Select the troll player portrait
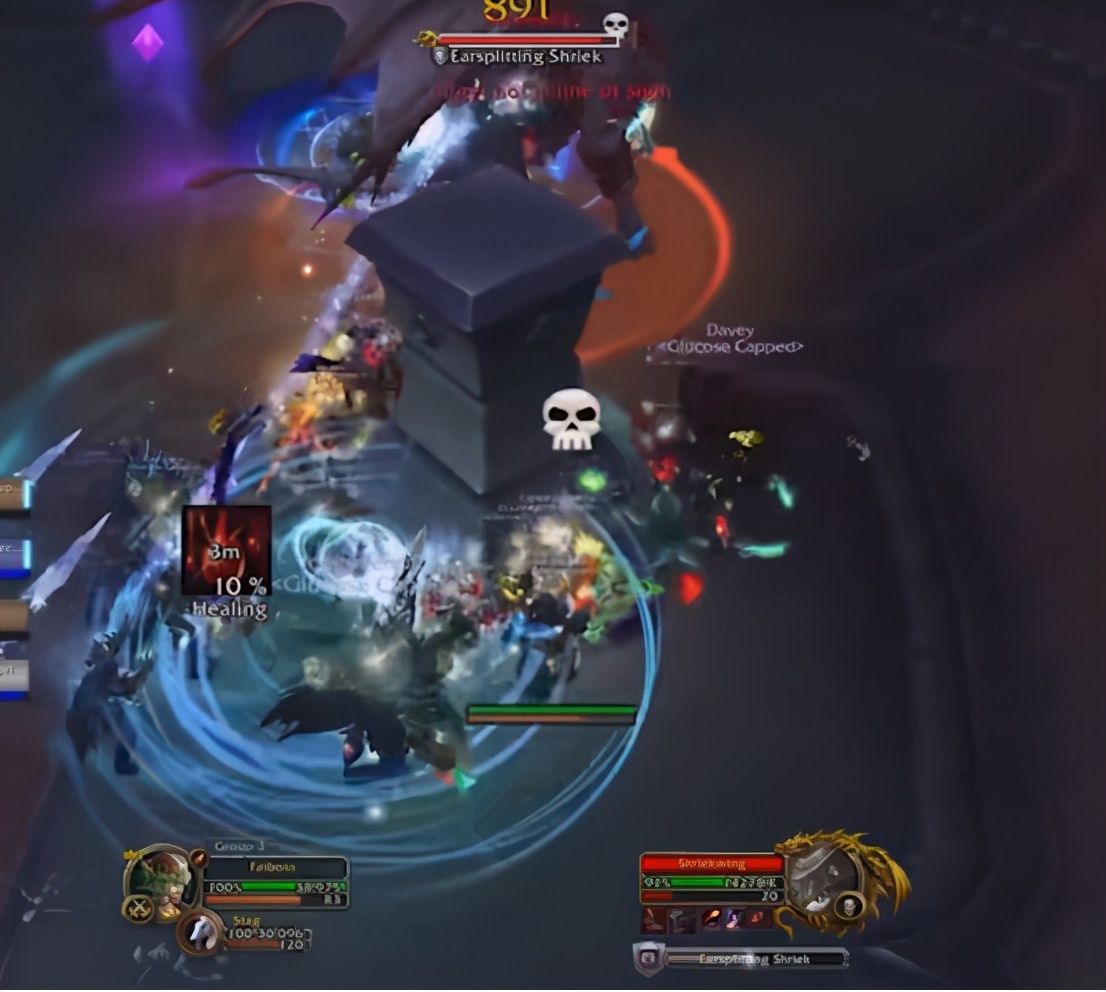This screenshot has width=1106, height=992. coord(160,882)
